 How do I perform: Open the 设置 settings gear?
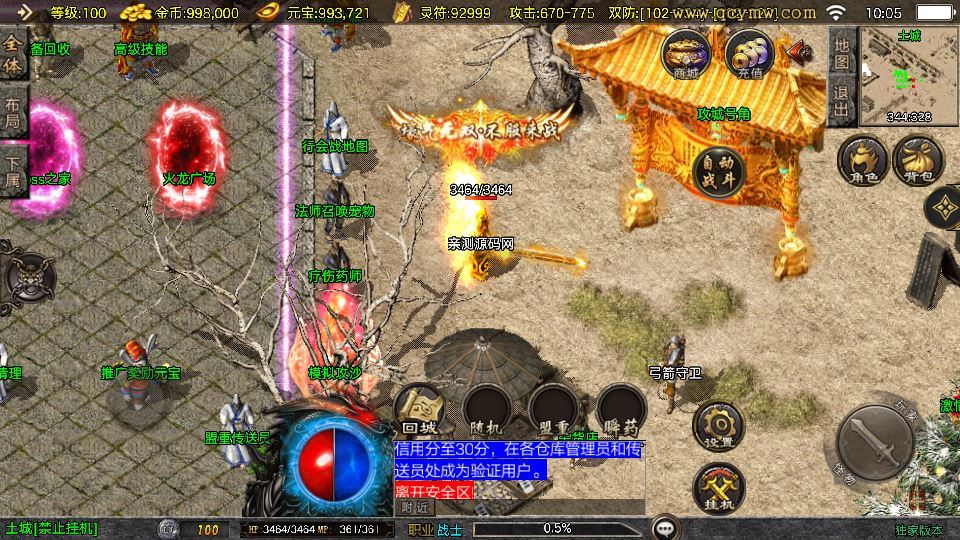[x=717, y=427]
